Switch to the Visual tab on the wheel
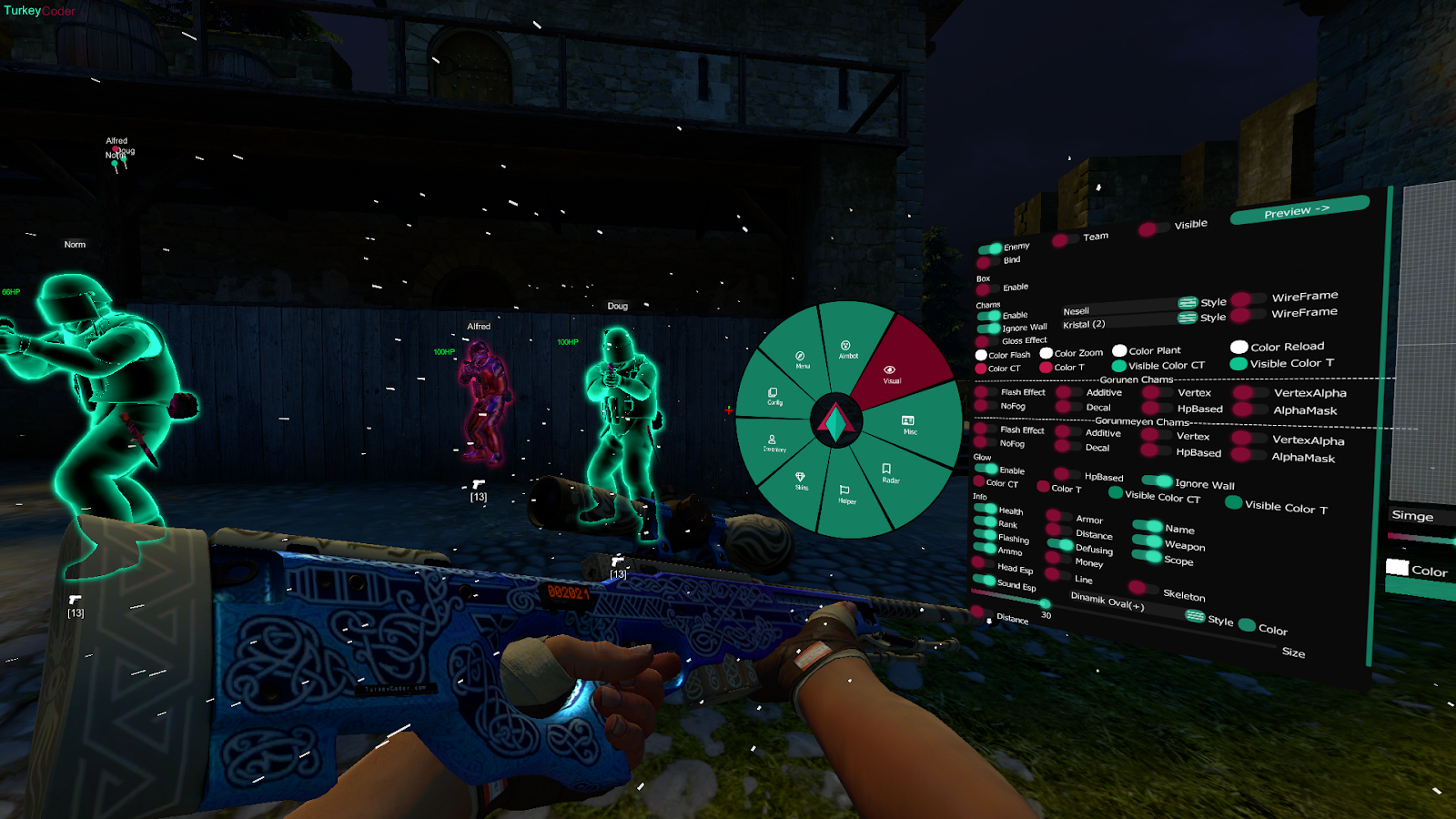The width and height of the screenshot is (1456, 819). click(x=889, y=373)
